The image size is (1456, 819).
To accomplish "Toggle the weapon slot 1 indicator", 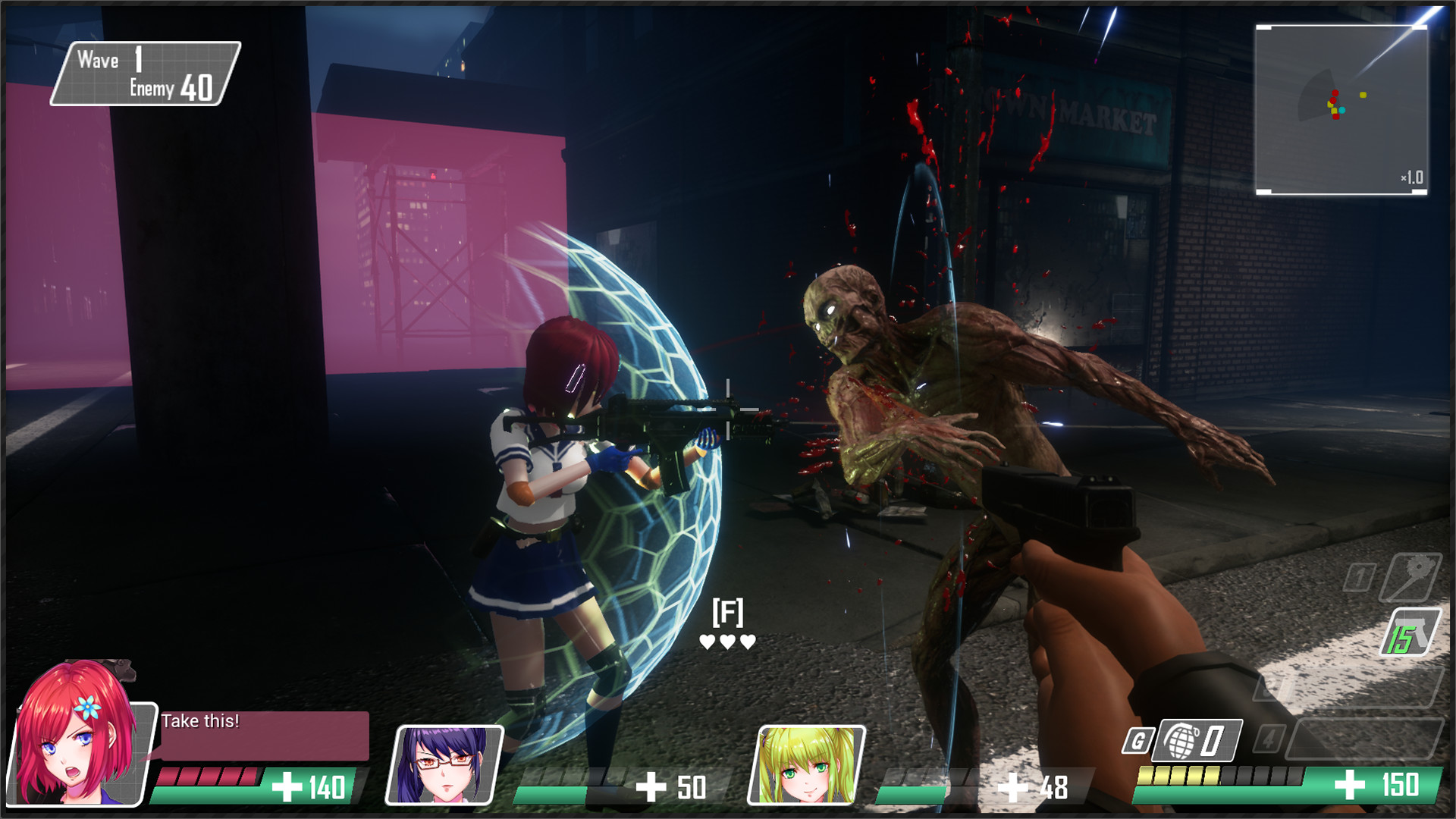I will tap(1357, 578).
